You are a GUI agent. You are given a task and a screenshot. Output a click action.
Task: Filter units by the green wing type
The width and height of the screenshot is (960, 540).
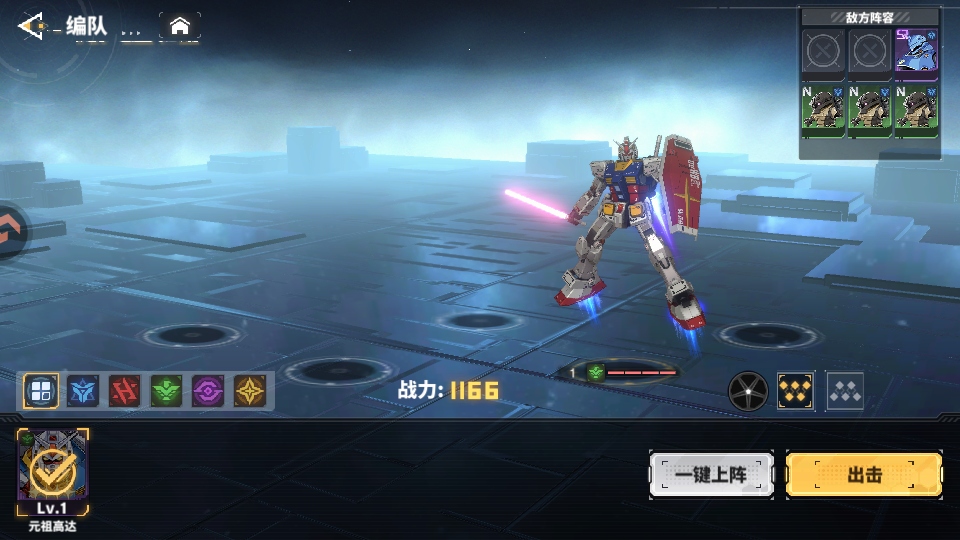(x=166, y=391)
